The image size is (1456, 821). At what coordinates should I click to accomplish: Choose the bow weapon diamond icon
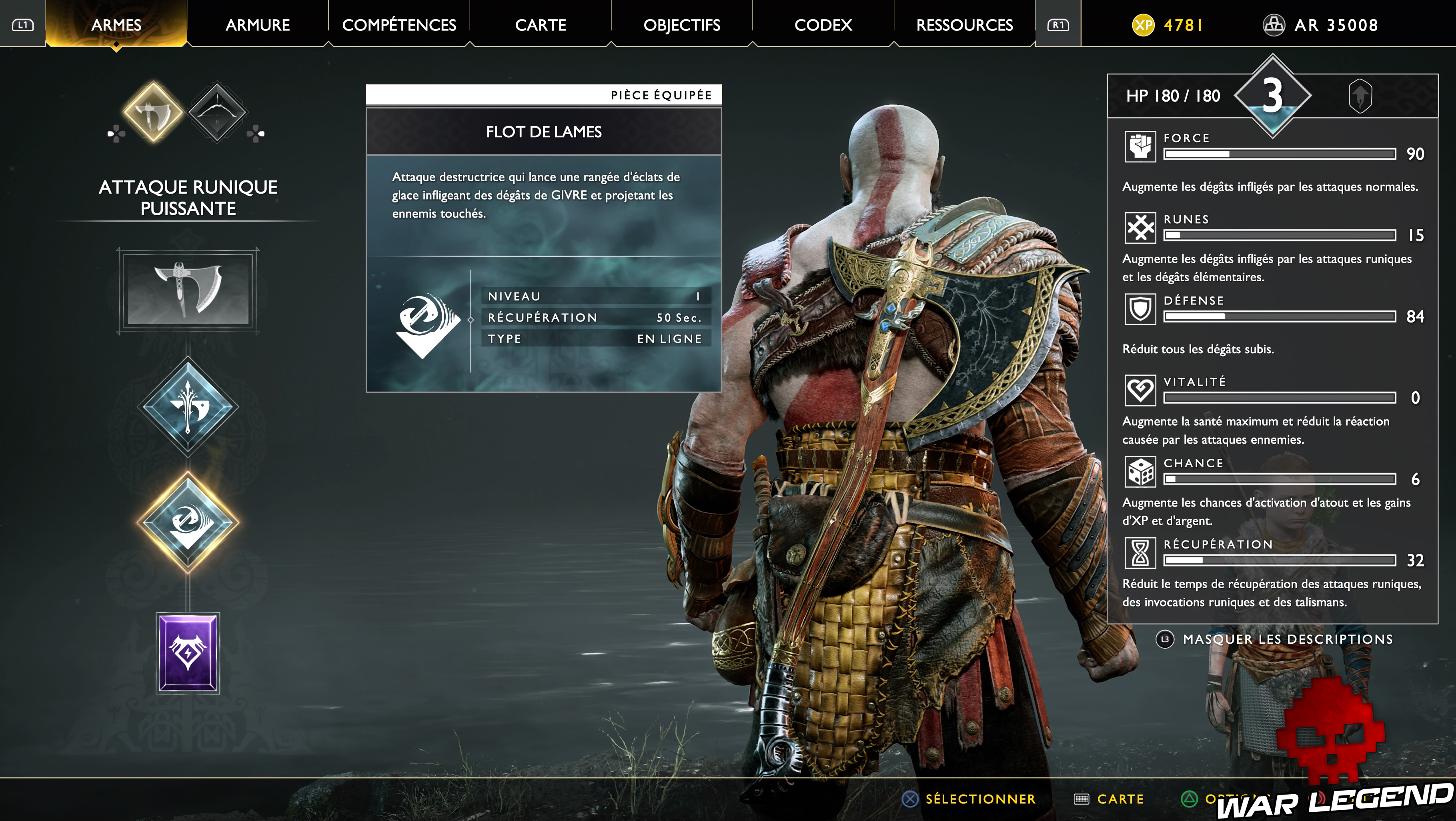pos(217,112)
